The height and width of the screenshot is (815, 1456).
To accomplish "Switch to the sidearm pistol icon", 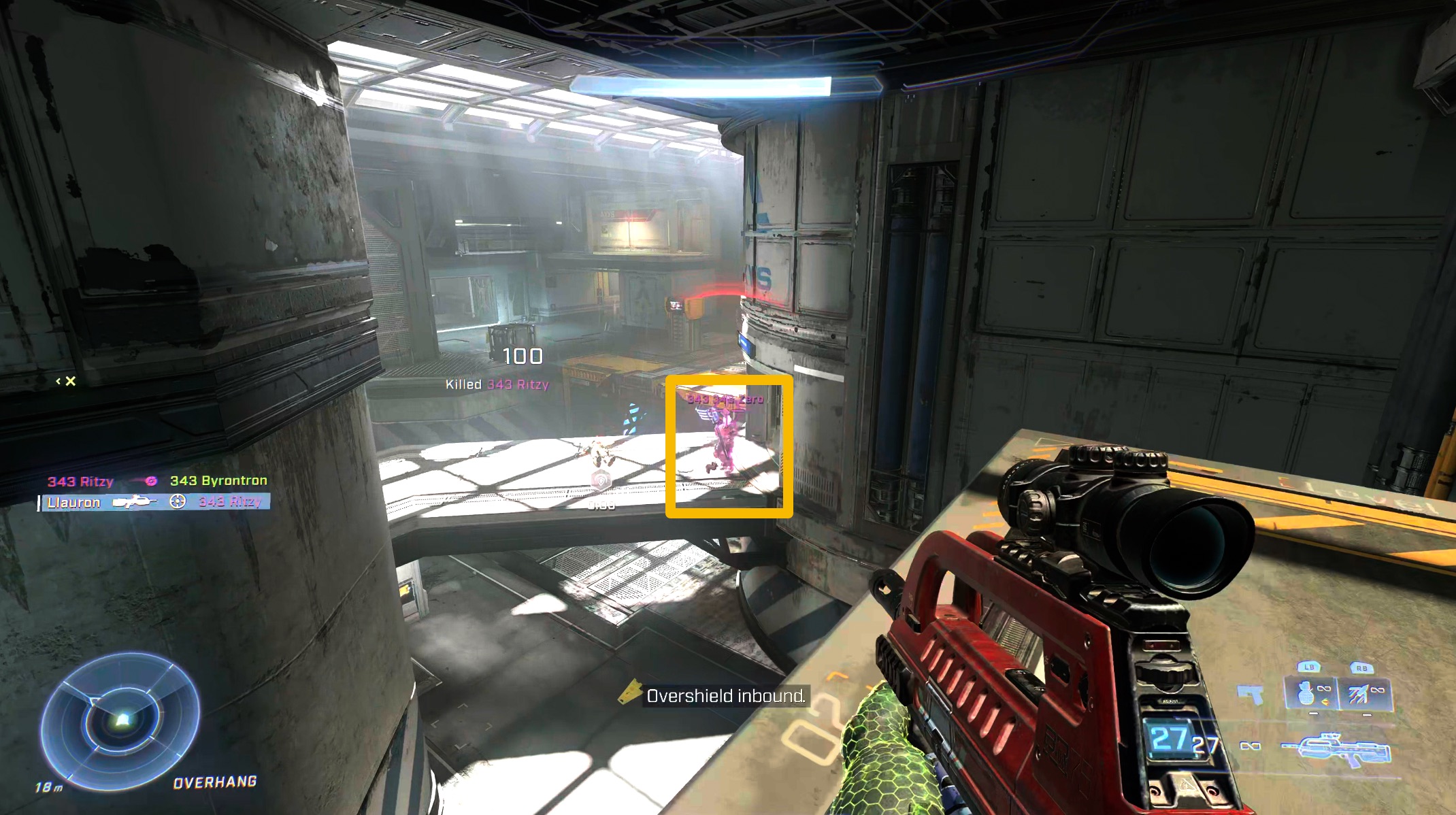I will (1251, 695).
